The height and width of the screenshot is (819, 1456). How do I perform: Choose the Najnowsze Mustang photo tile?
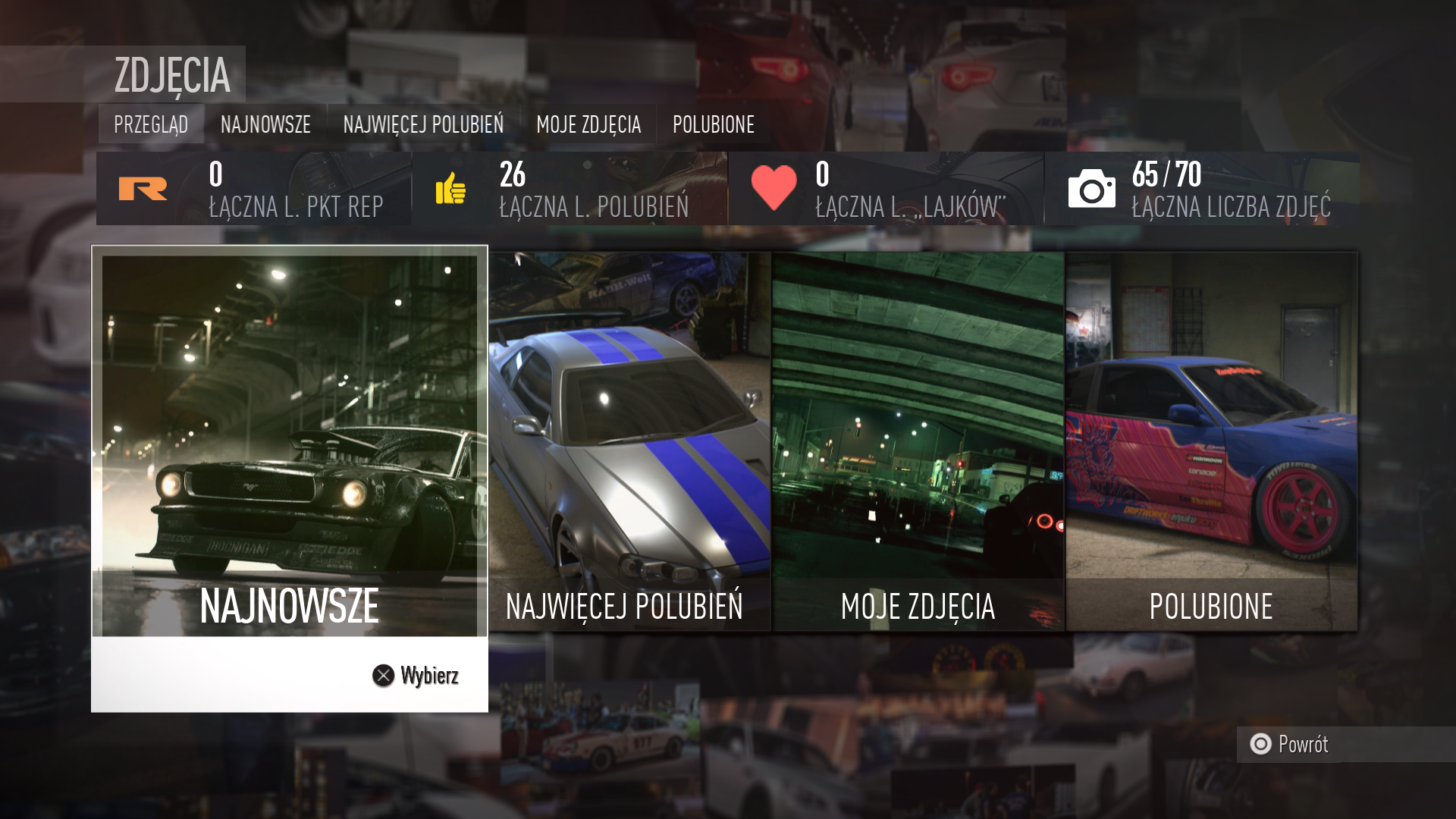point(289,446)
